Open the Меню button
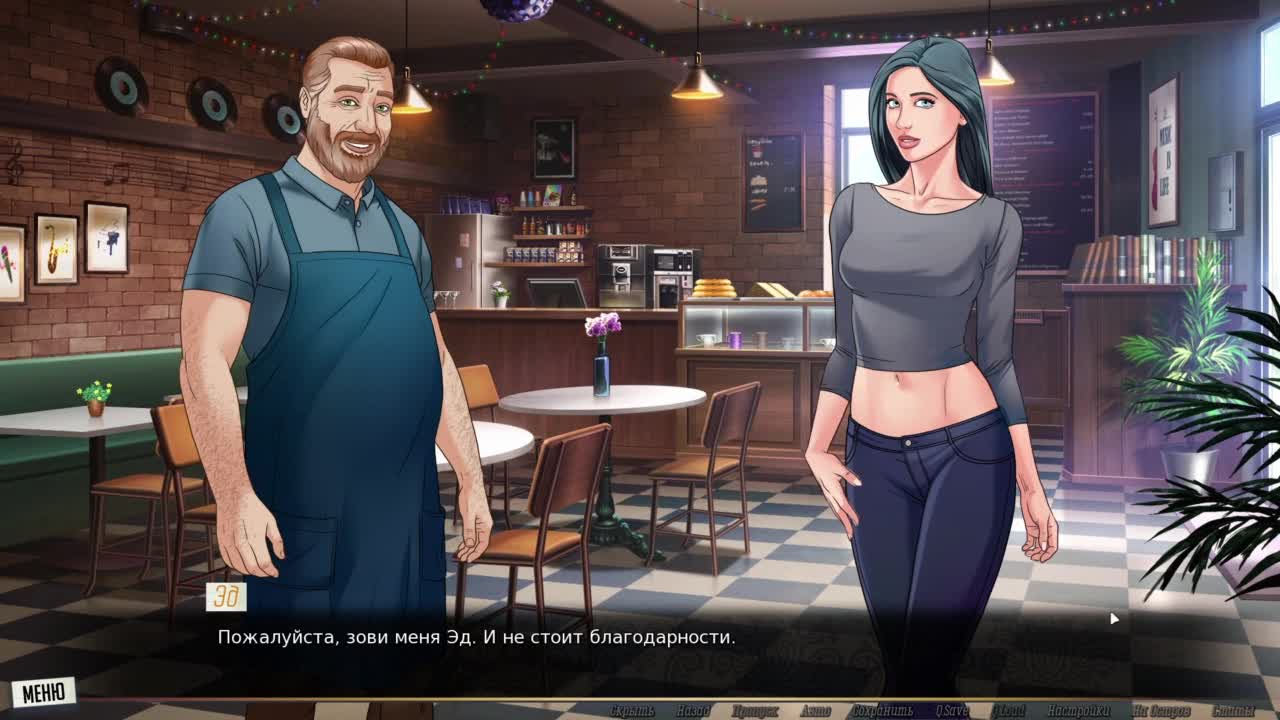The width and height of the screenshot is (1280, 720). point(44,691)
